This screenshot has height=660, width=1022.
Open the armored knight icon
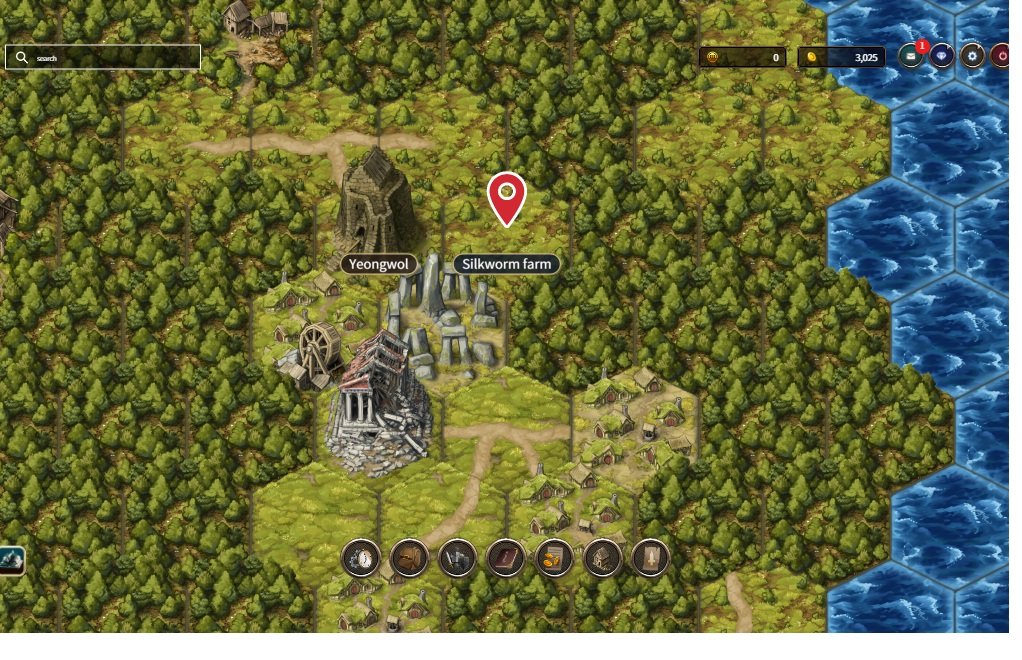(x=457, y=558)
